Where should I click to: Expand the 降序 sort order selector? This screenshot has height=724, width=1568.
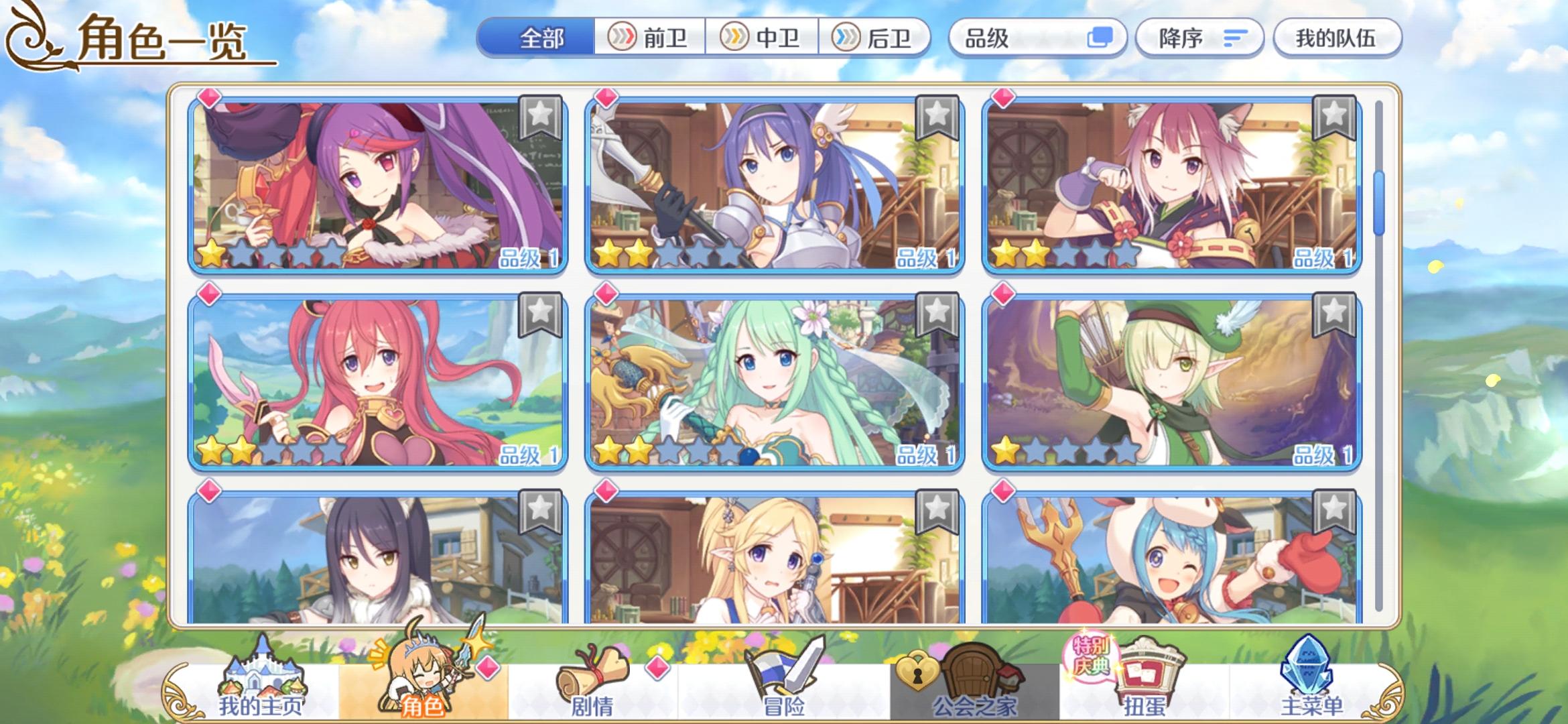(x=1199, y=38)
